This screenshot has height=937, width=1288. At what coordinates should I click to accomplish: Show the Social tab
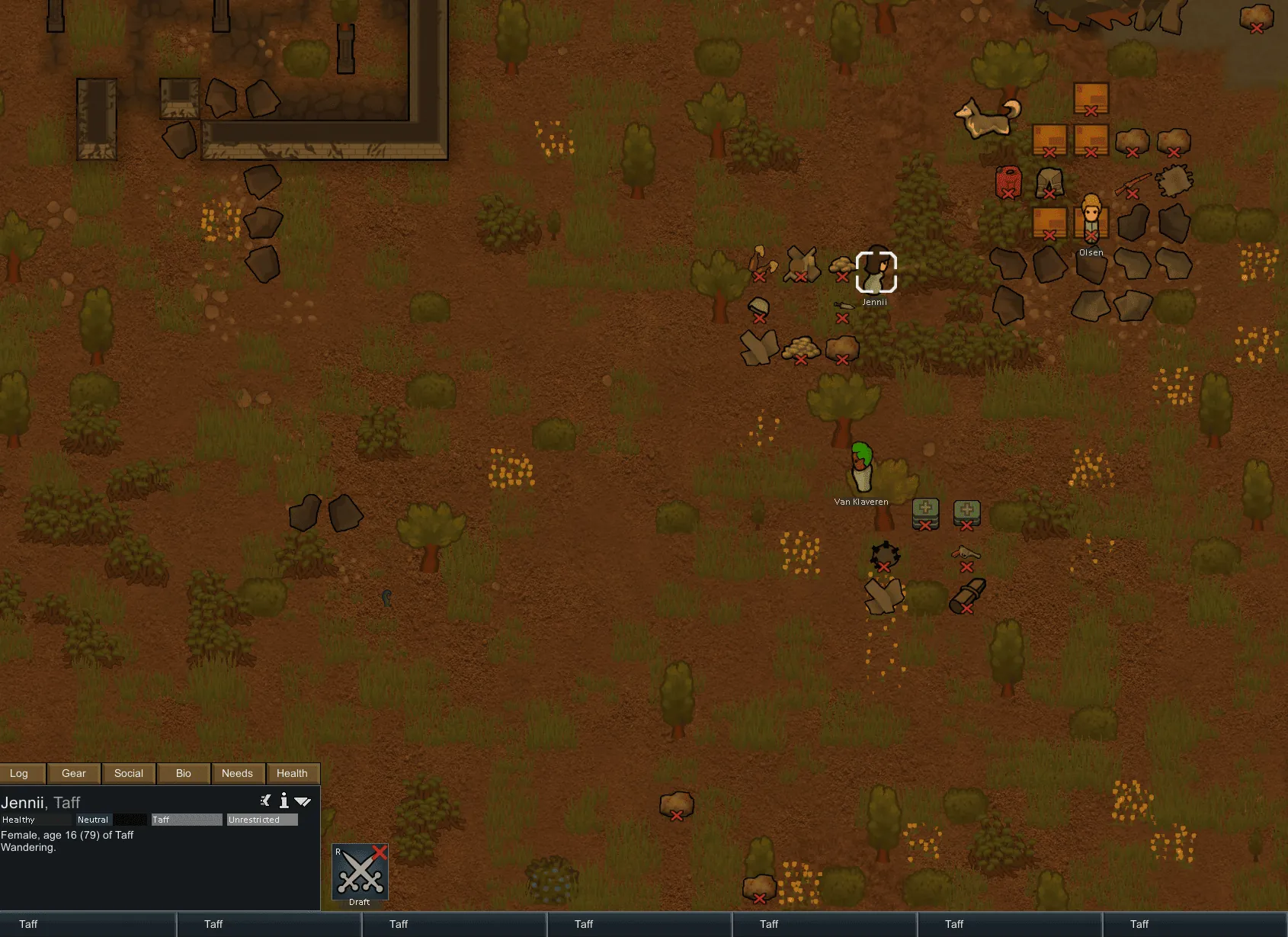pos(129,773)
